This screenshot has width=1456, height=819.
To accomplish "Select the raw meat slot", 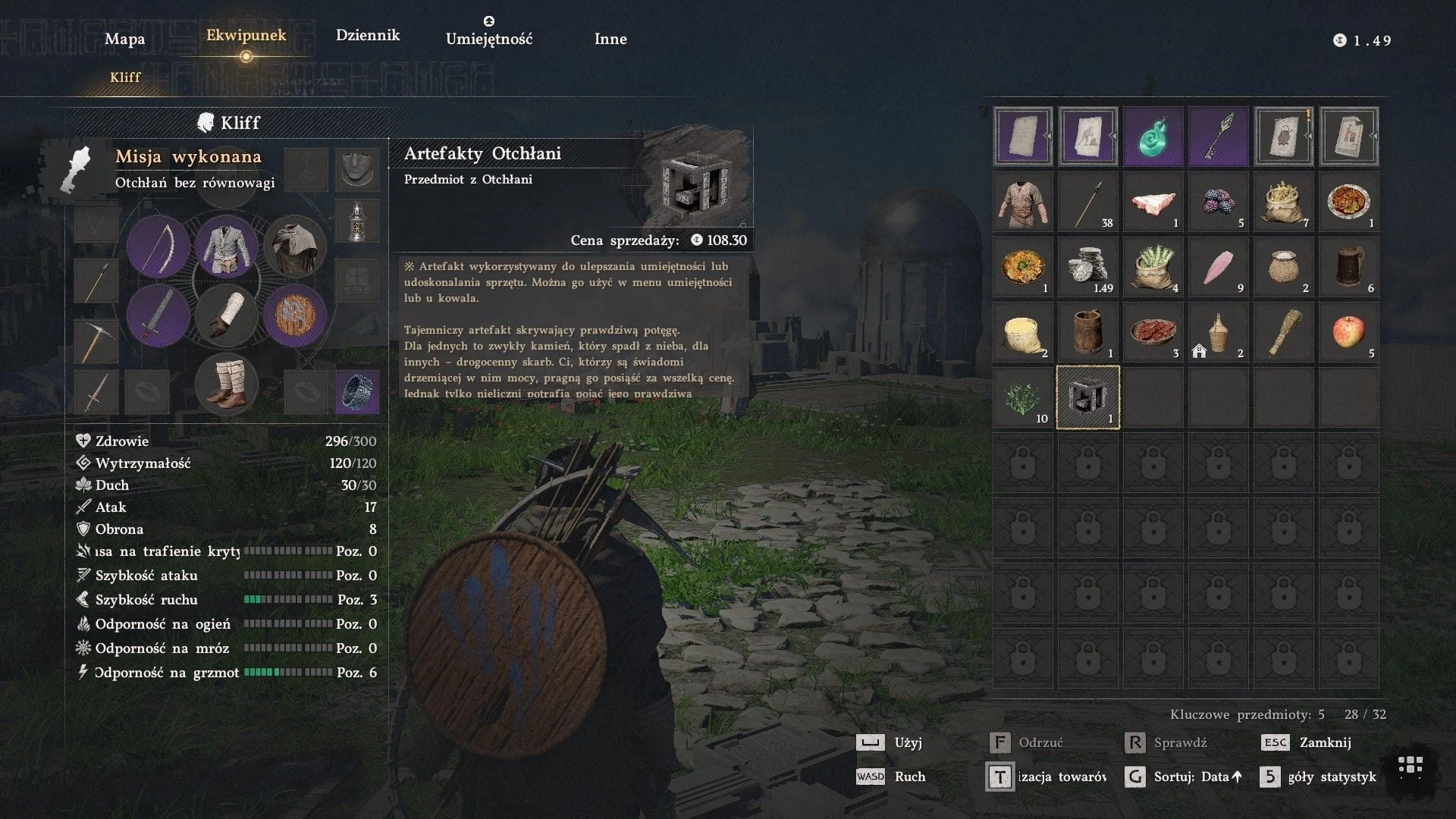I will tap(1153, 202).
